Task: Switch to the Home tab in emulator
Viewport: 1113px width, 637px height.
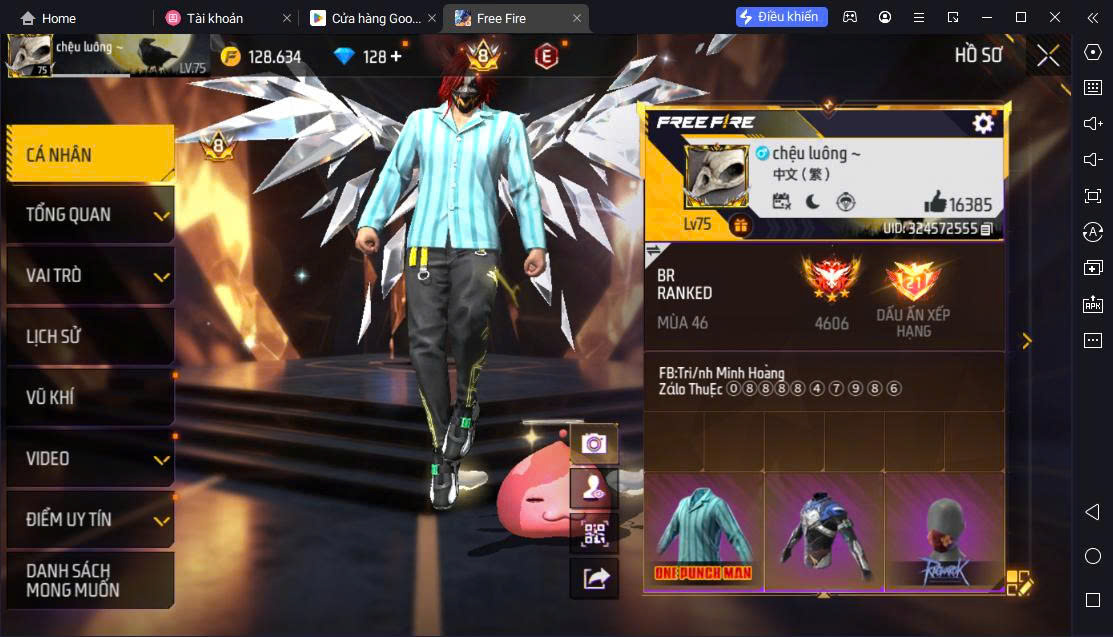Action: [x=48, y=18]
